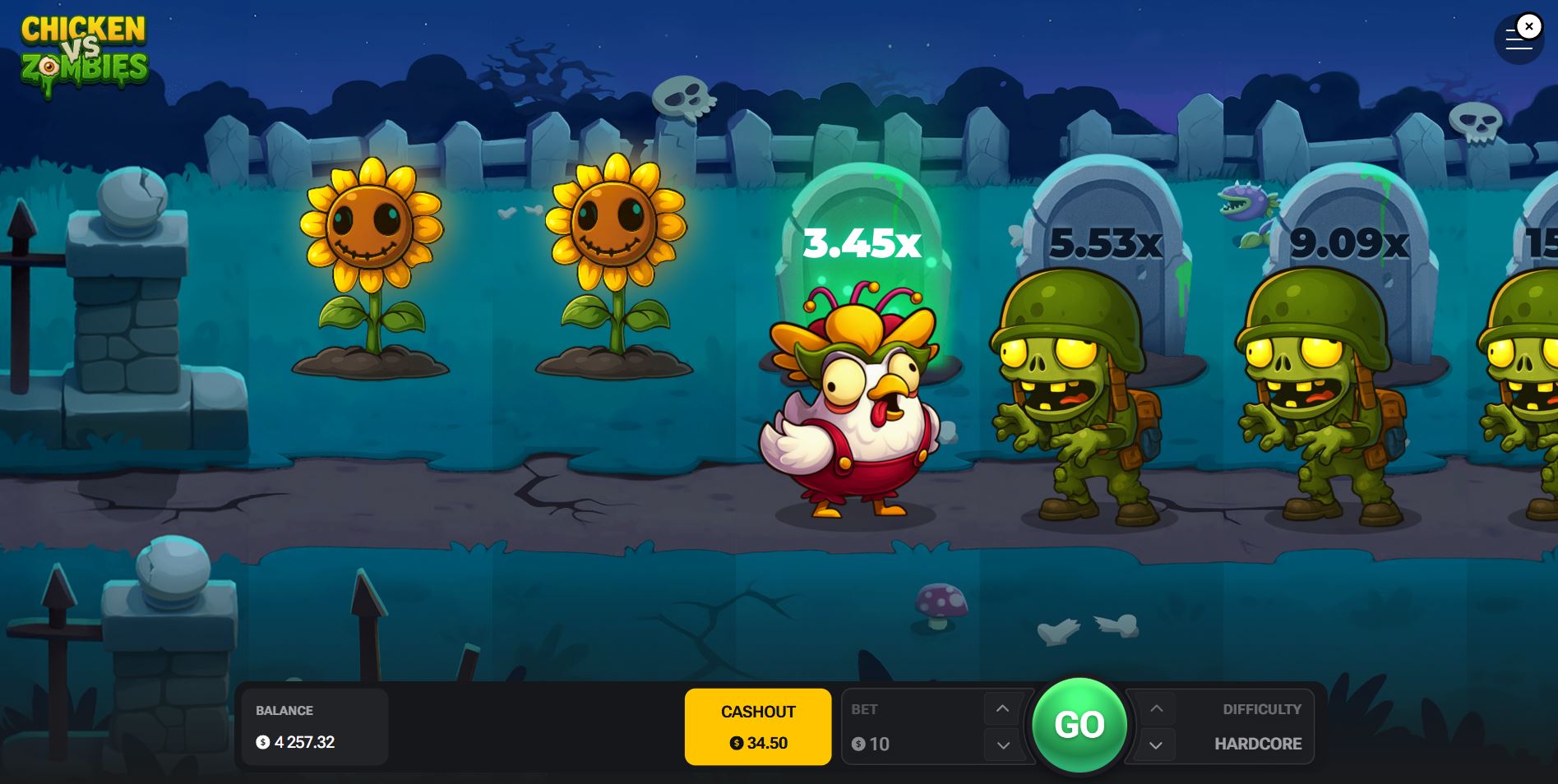Image resolution: width=1558 pixels, height=784 pixels.
Task: Click the balance display
Action: tap(314, 726)
